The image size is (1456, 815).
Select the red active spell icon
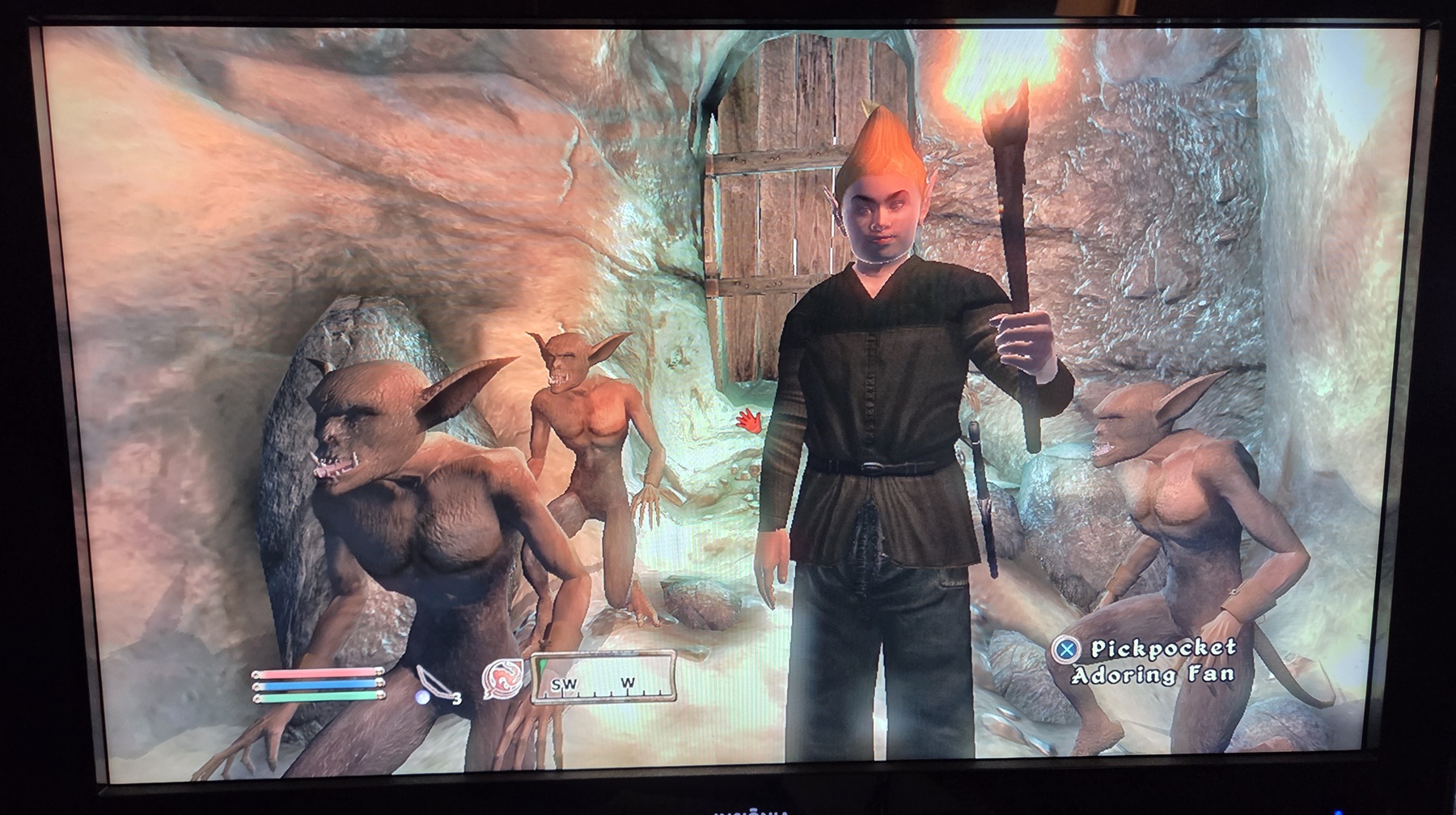pos(501,678)
